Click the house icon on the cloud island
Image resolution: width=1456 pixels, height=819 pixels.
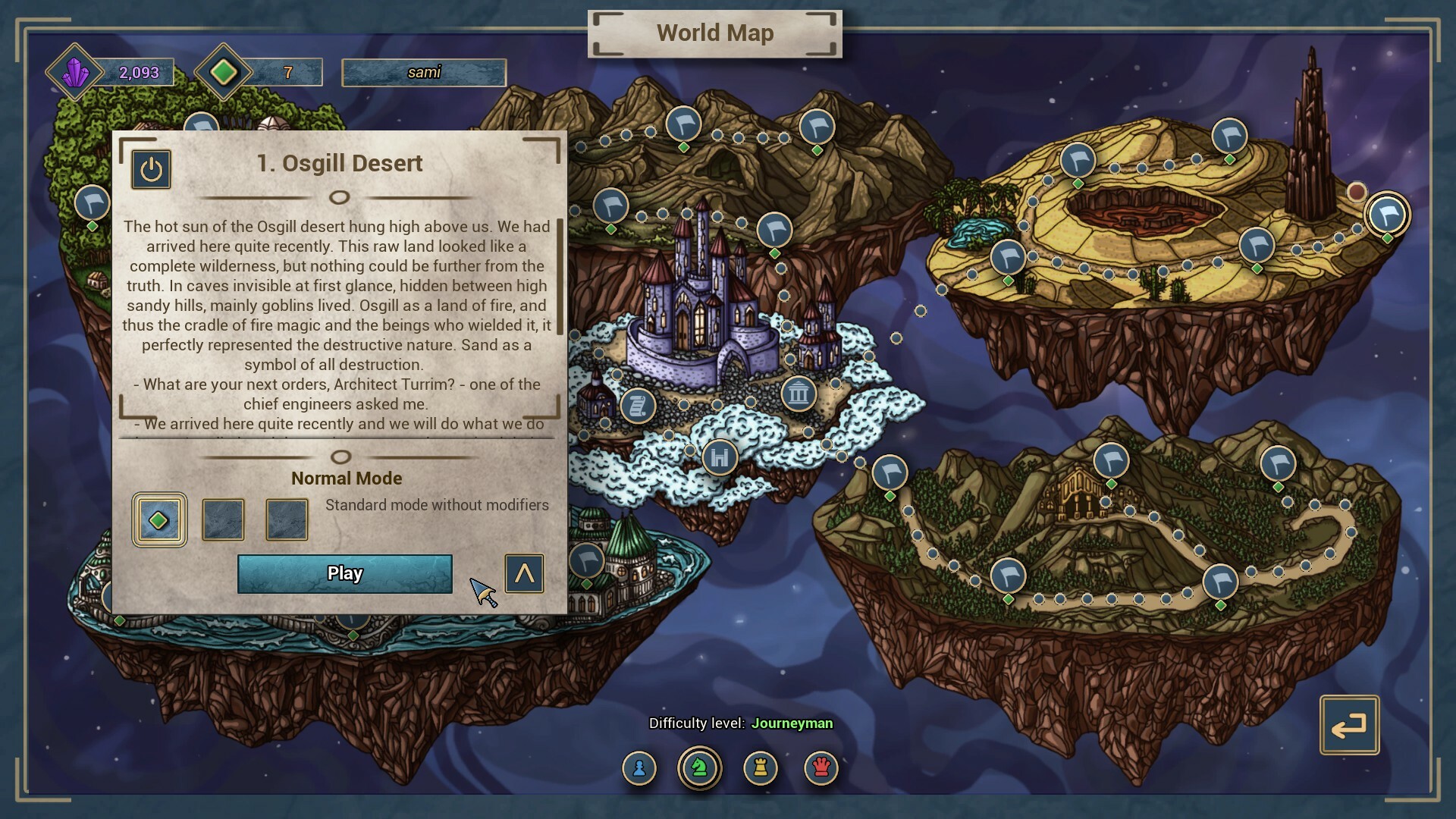(x=718, y=457)
